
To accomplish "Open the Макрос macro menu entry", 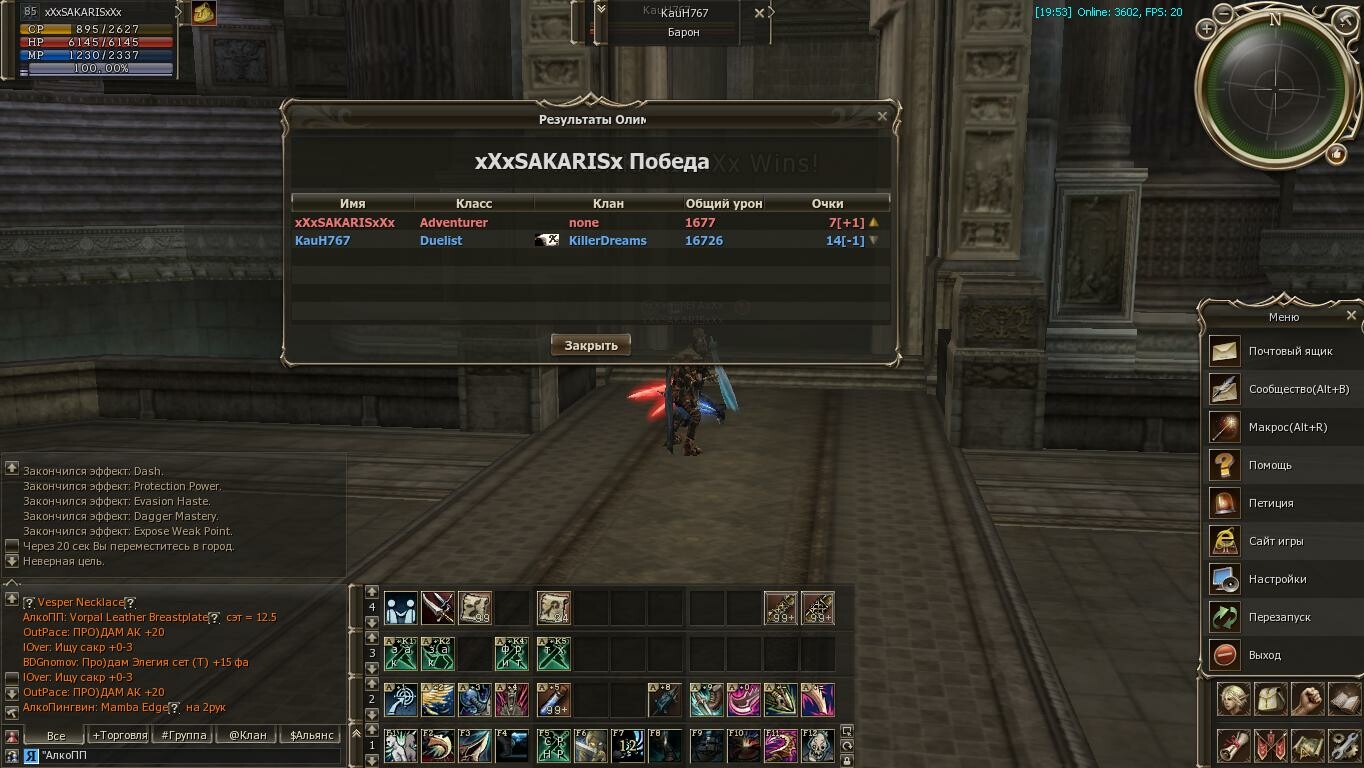I will (x=1287, y=427).
